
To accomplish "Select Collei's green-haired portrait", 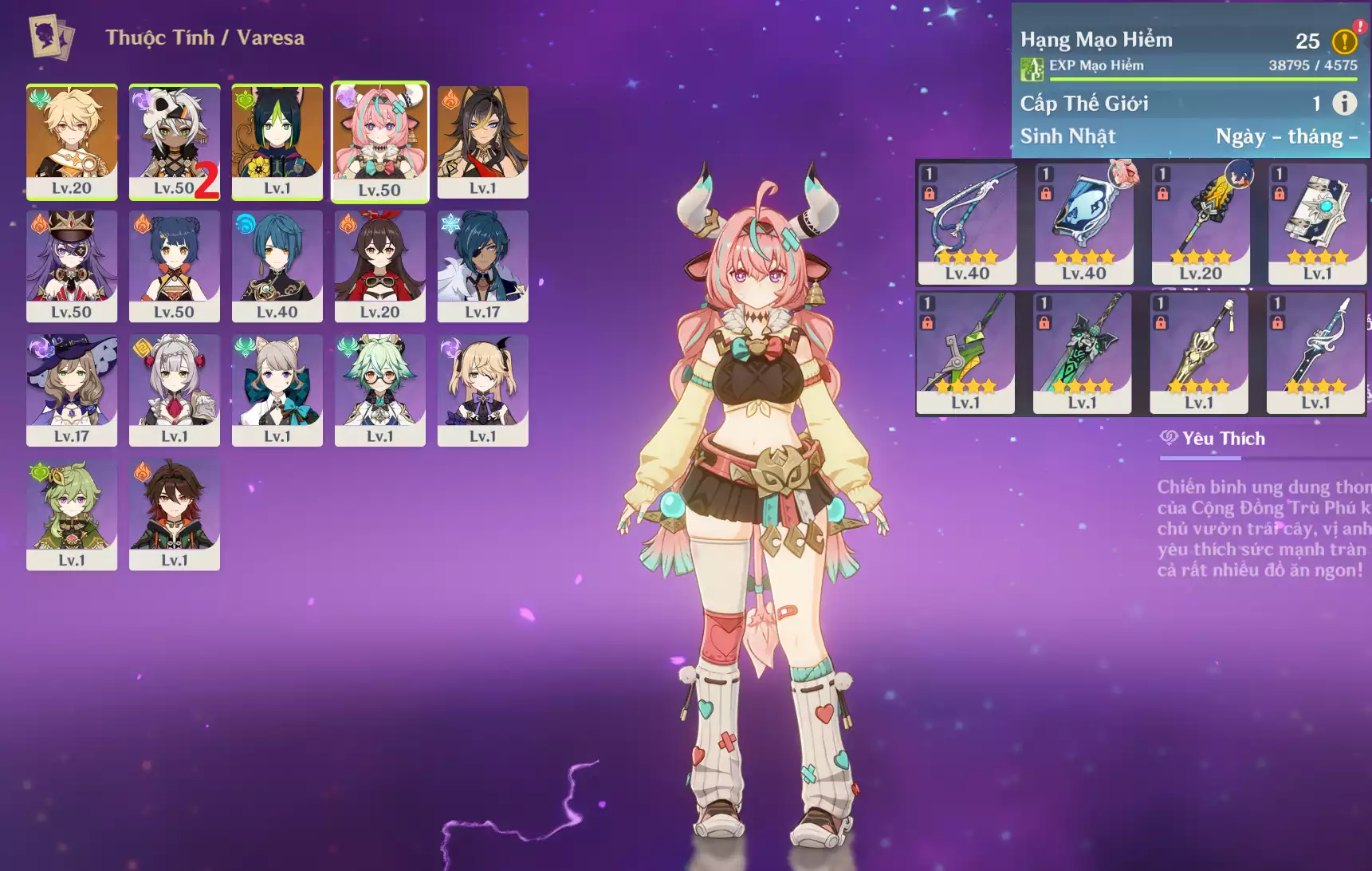I will pos(72,514).
